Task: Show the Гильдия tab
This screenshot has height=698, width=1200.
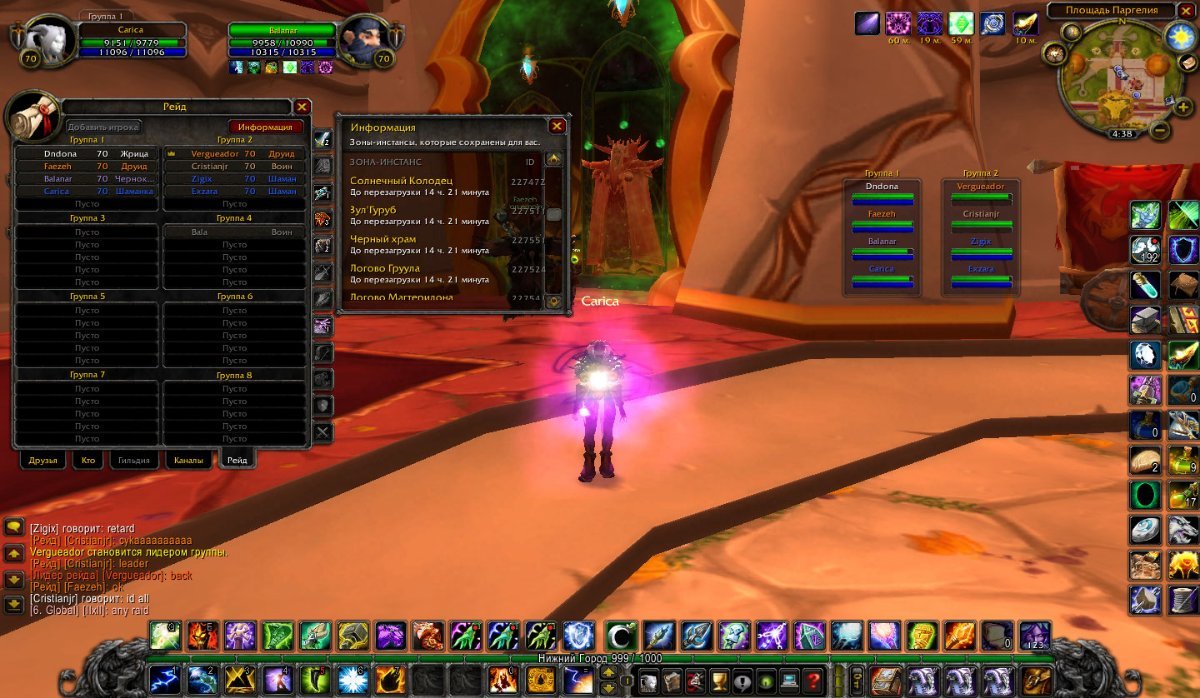Action: pos(135,461)
